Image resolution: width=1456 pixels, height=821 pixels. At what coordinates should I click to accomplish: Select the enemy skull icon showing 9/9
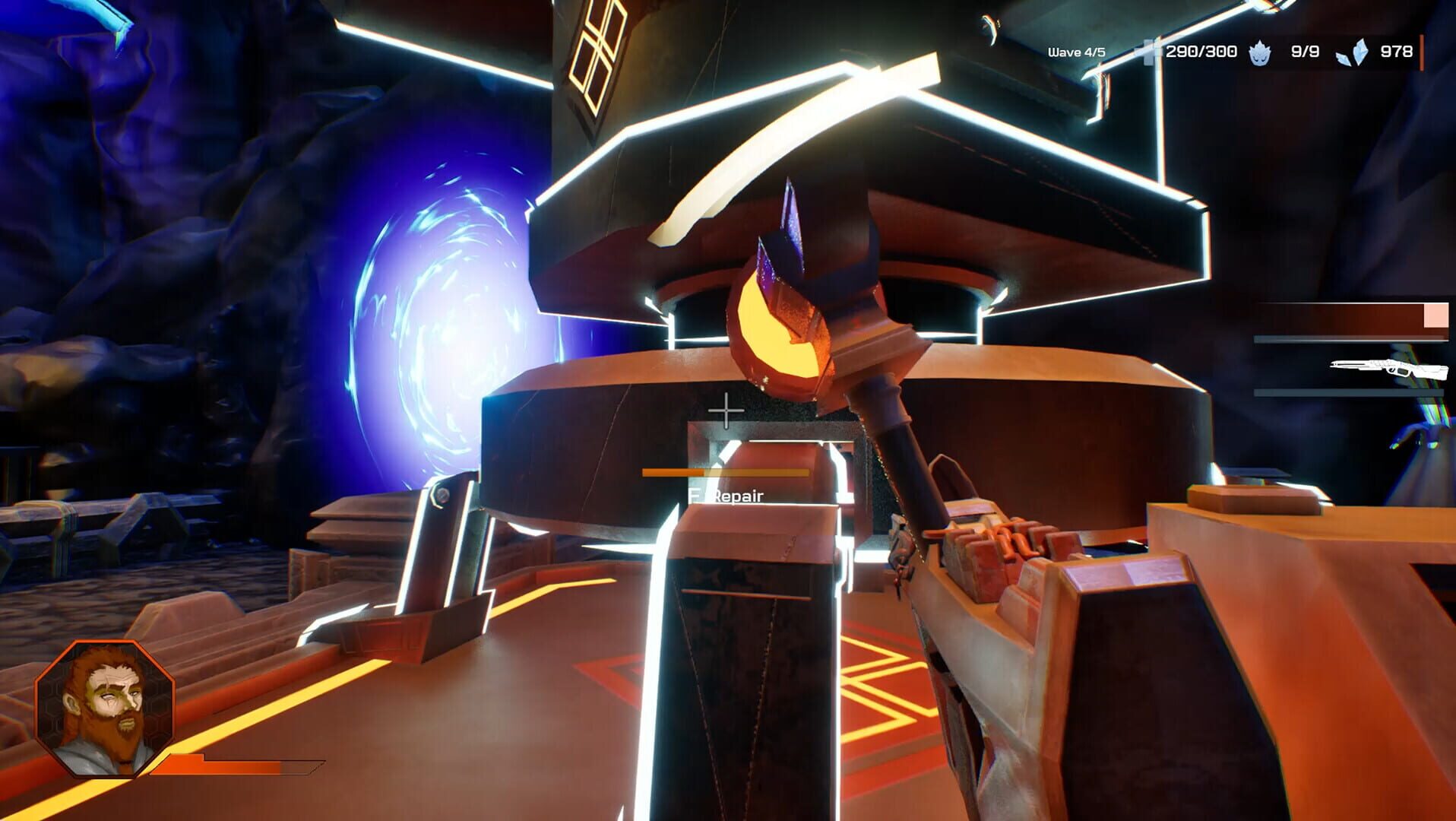[x=1258, y=52]
